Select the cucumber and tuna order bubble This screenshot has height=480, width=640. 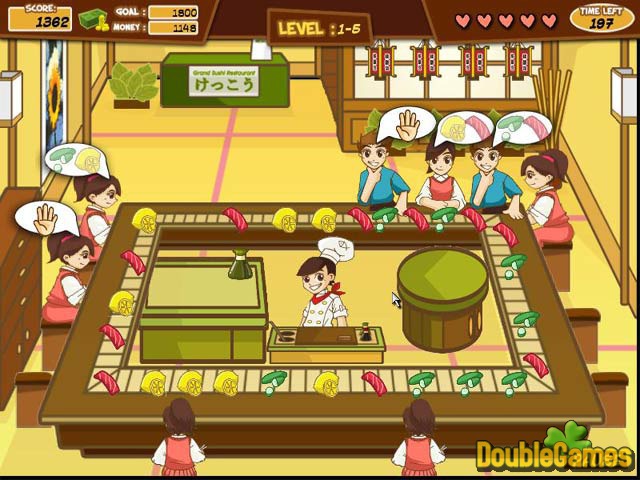point(523,127)
